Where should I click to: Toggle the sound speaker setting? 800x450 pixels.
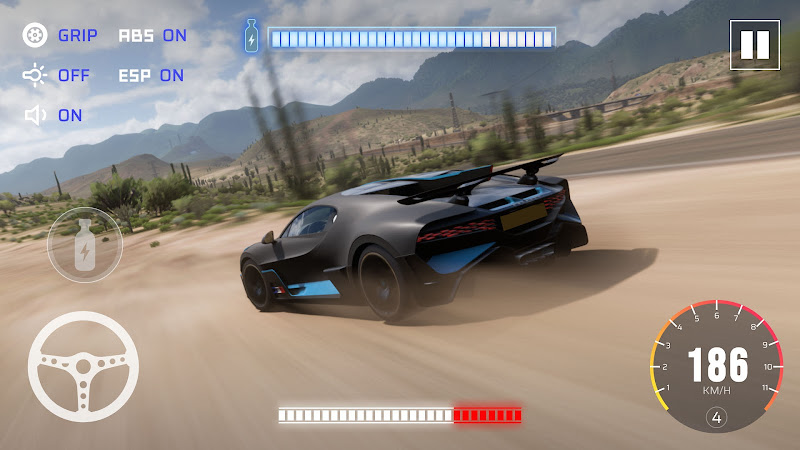(x=55, y=115)
